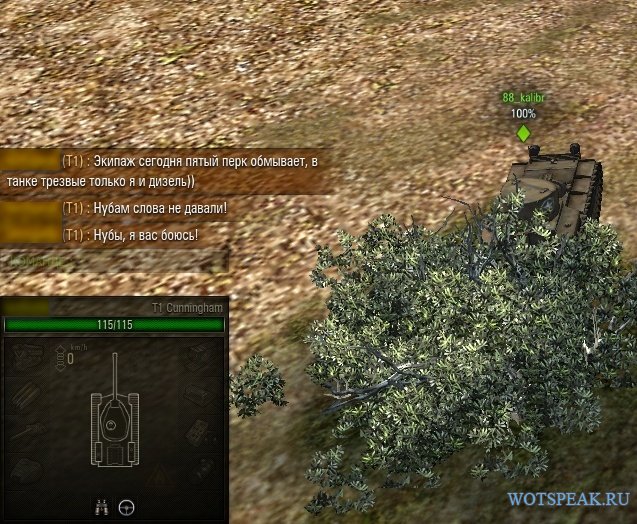Click the engine module icon
The width and height of the screenshot is (637, 524).
(29, 358)
